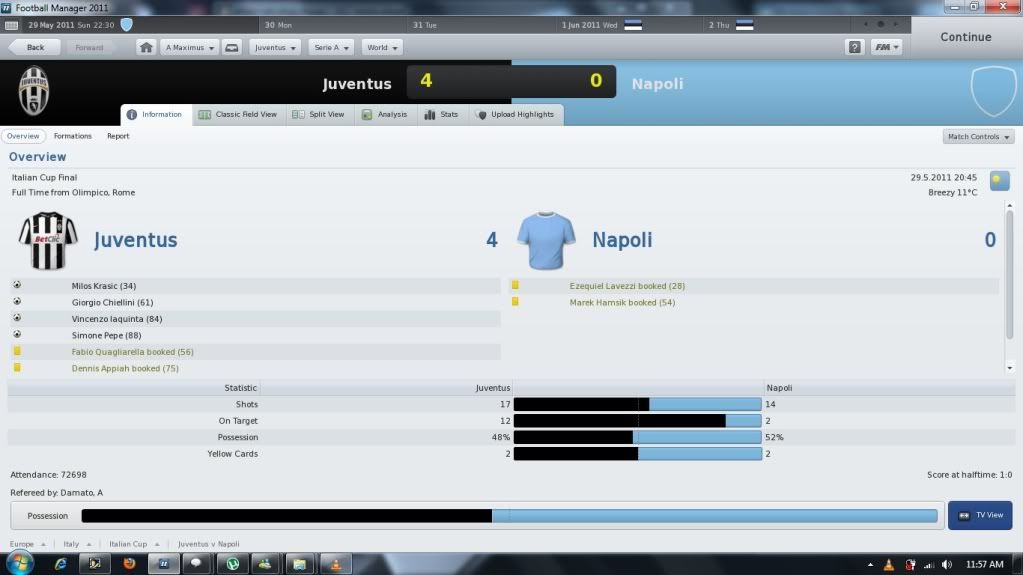Go Back to the previous screen
This screenshot has width=1023, height=575.
[x=33, y=47]
